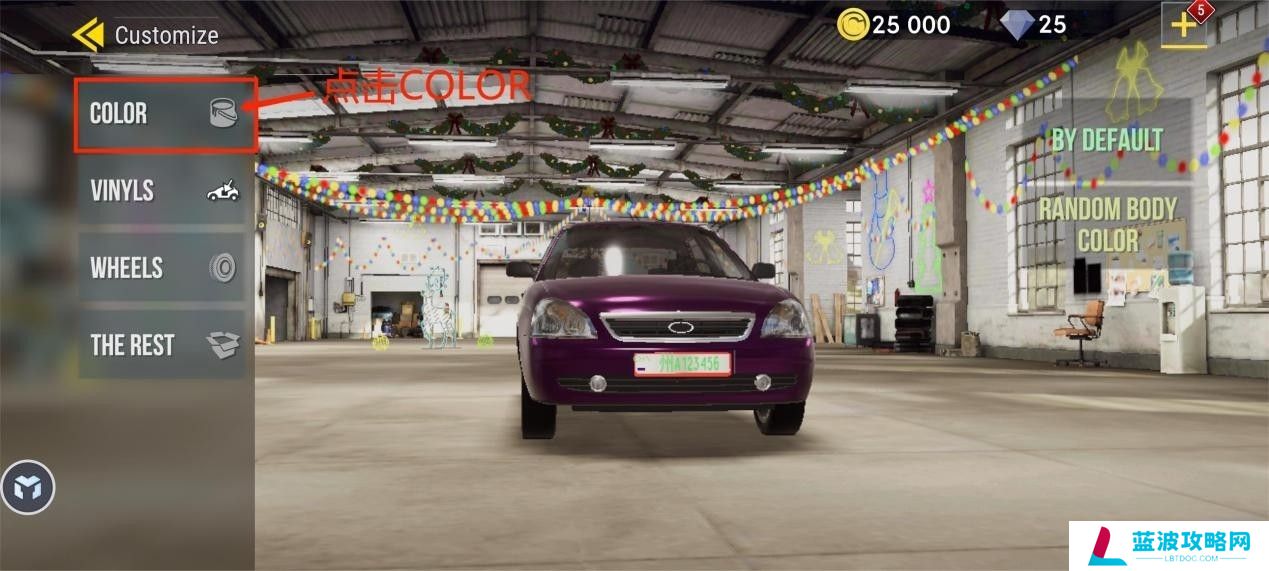Tap the yellow plus button to add currency
1269x571 pixels.
tap(1184, 27)
